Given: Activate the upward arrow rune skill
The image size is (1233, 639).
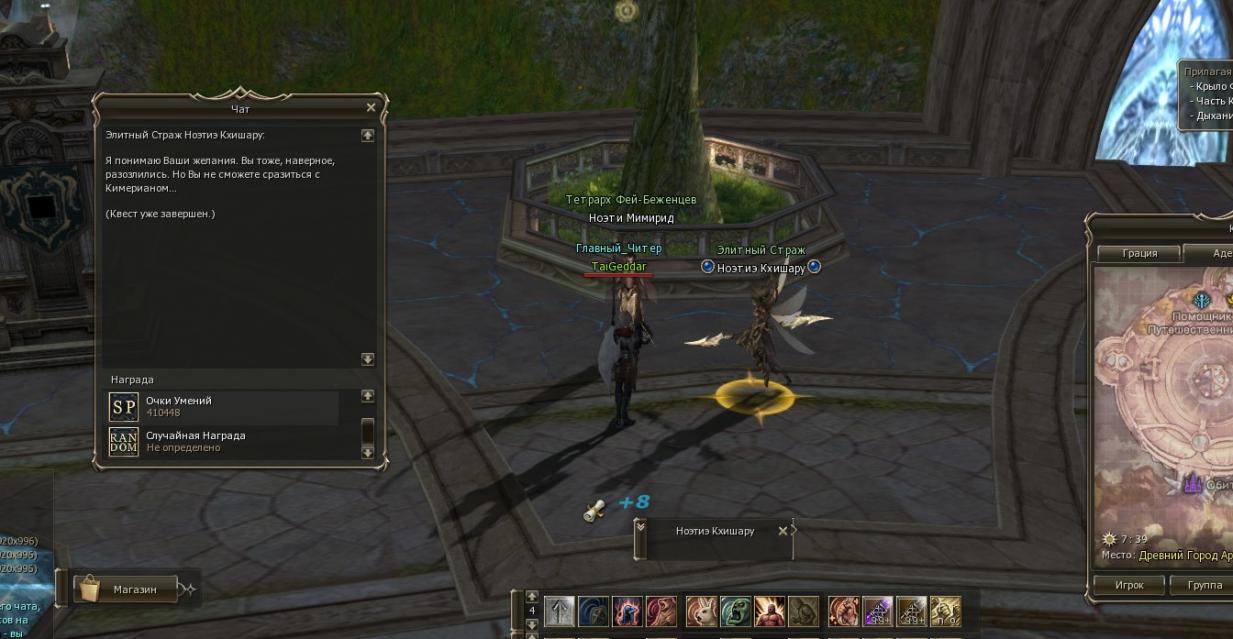Looking at the screenshot, I should [x=559, y=610].
